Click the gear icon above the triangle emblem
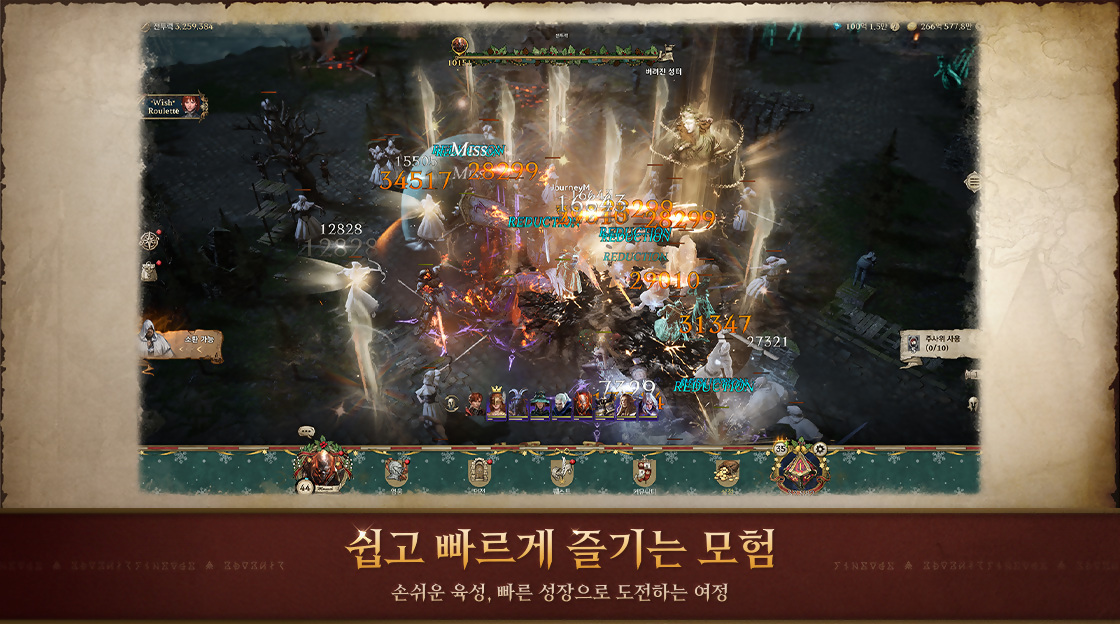The height and width of the screenshot is (624, 1120). coord(818,449)
